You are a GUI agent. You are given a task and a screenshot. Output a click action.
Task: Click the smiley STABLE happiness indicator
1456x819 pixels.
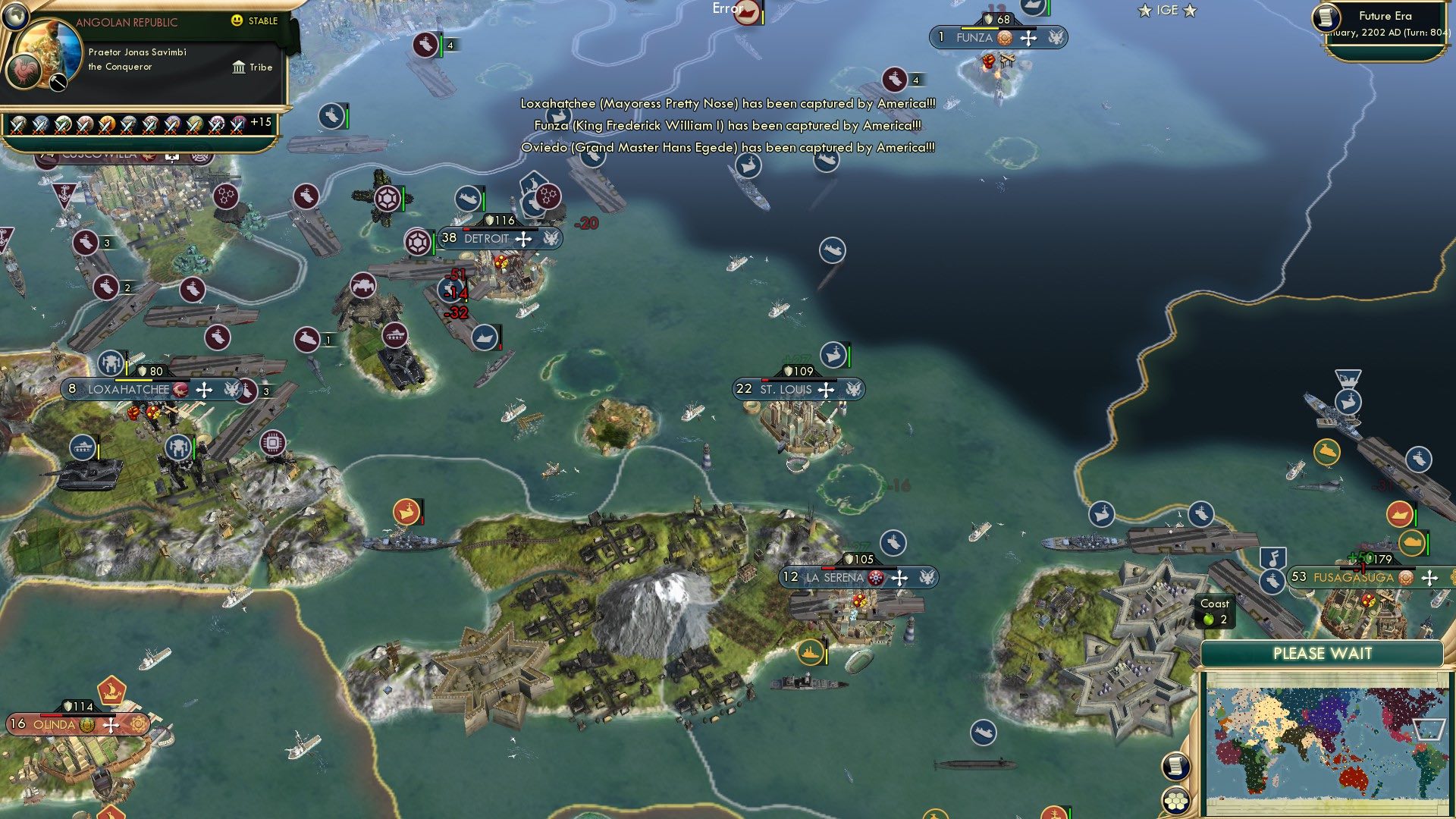pos(238,22)
